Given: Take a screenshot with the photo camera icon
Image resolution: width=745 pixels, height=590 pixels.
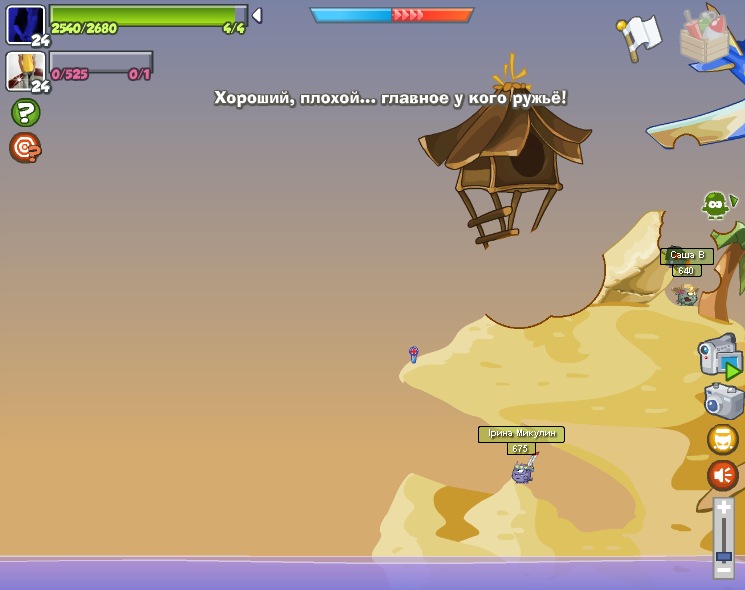Looking at the screenshot, I should [723, 401].
